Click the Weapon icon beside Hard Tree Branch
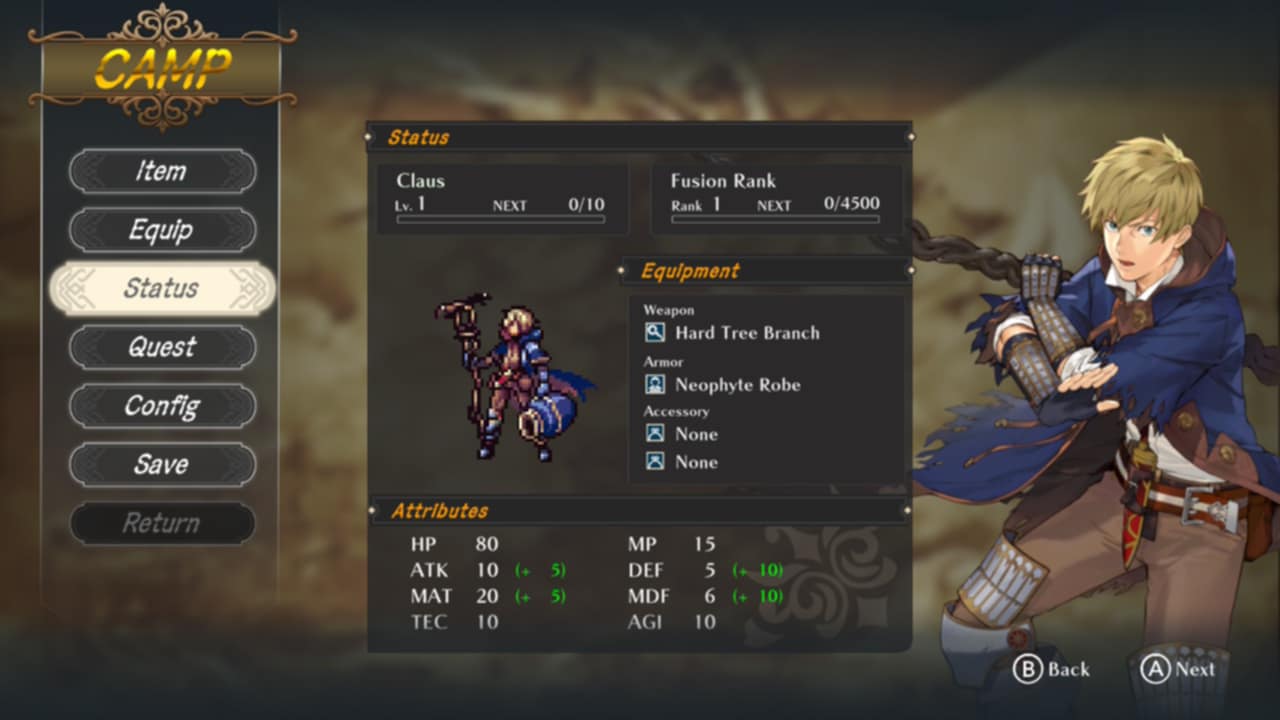The image size is (1280, 720). pos(655,333)
